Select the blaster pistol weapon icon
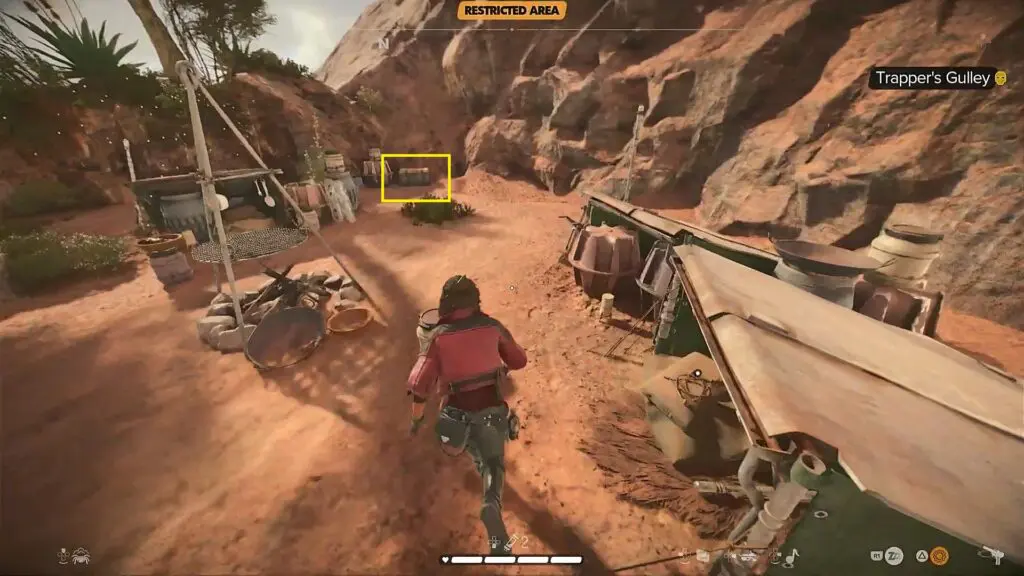Viewport: 1024px width, 576px height. click(991, 553)
